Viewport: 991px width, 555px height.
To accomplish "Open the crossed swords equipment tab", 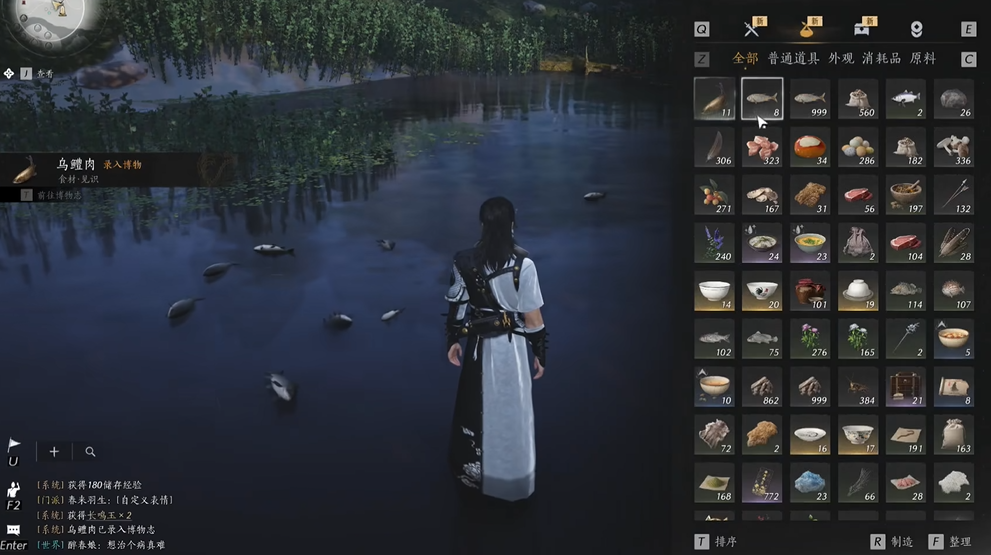I will (752, 29).
